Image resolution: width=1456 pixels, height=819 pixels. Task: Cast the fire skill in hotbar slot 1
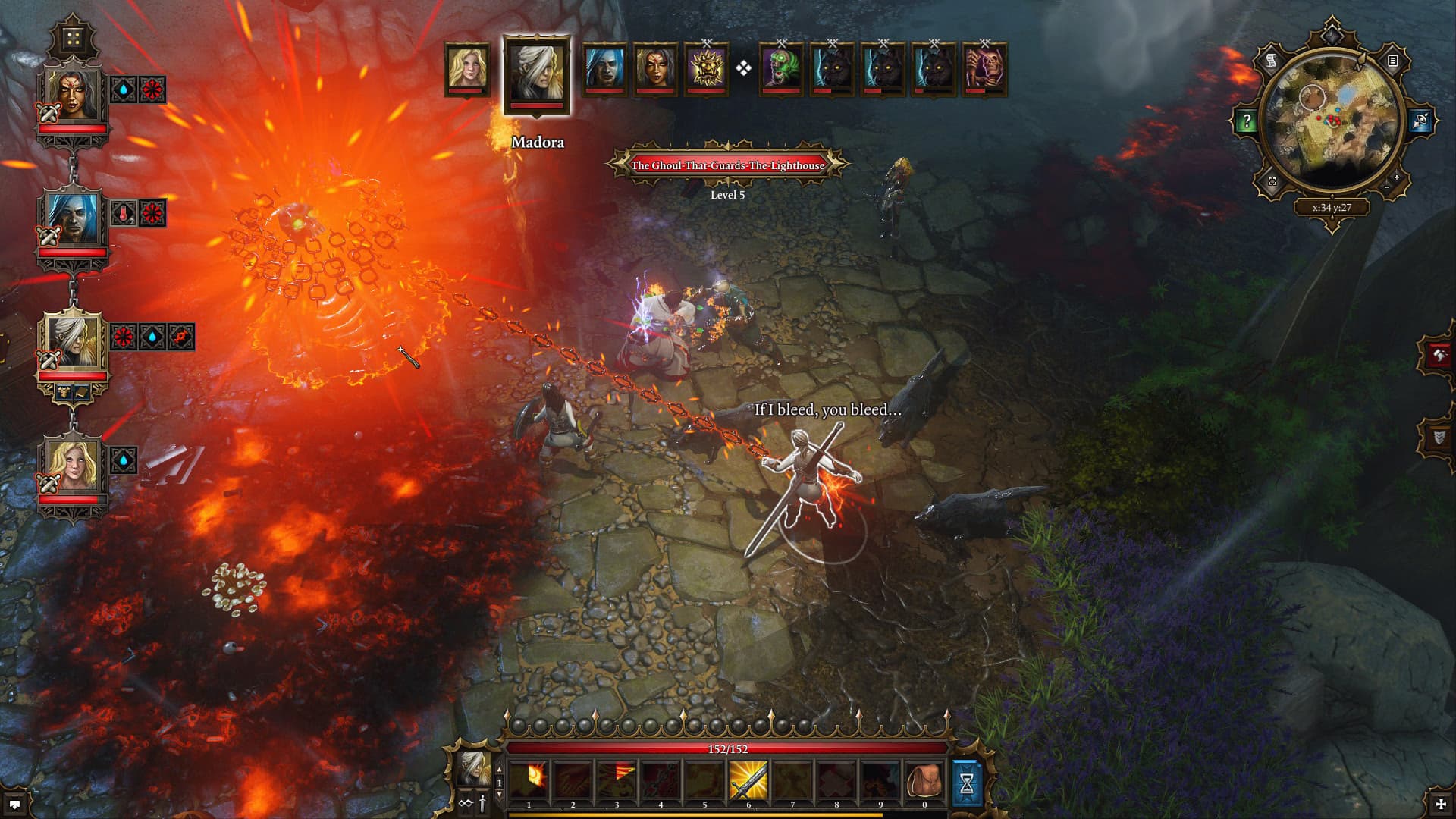[529, 780]
